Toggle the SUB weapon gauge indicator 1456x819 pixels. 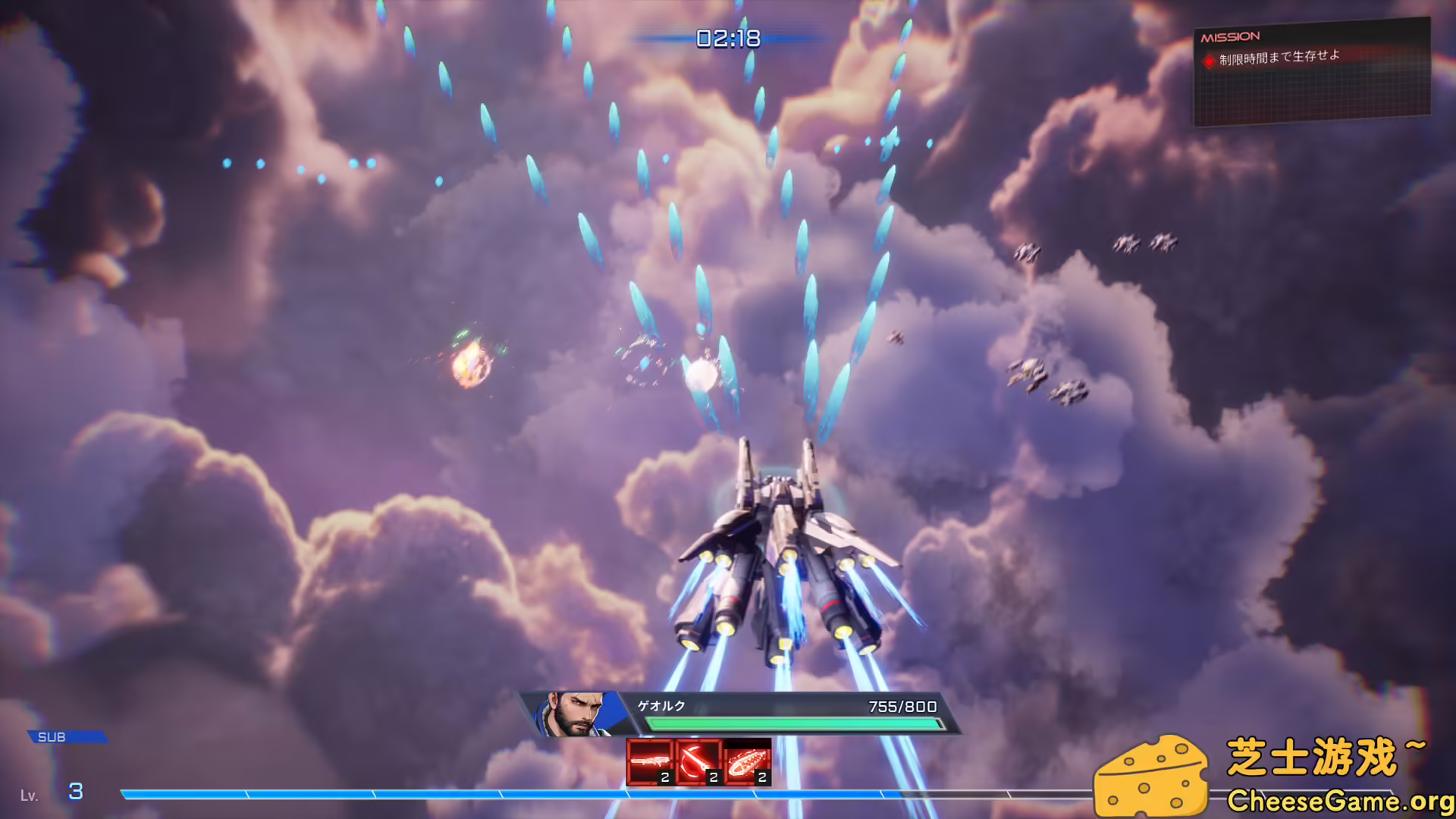[68, 736]
